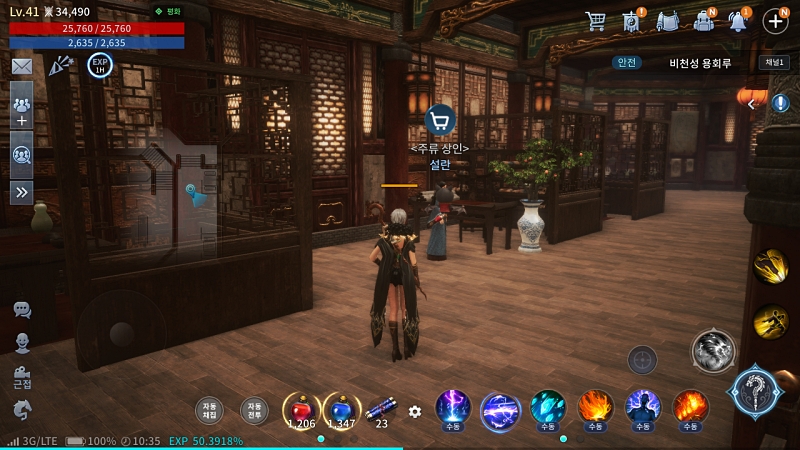
Task: Use the blue mana potion
Action: [341, 409]
